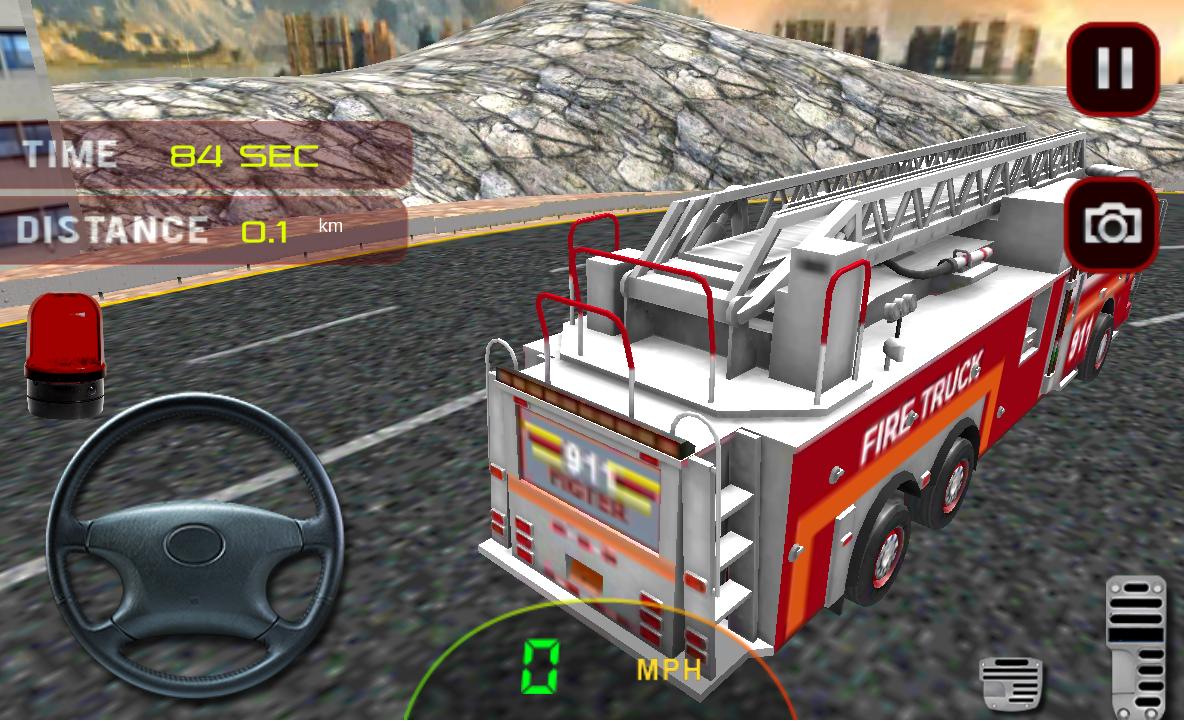Hit the brake pedal
1184x721 pixels.
click(x=1011, y=683)
